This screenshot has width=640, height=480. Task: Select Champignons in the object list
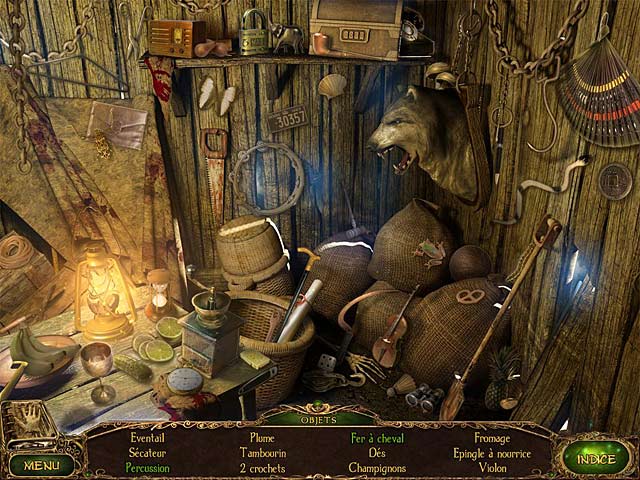coord(377,467)
